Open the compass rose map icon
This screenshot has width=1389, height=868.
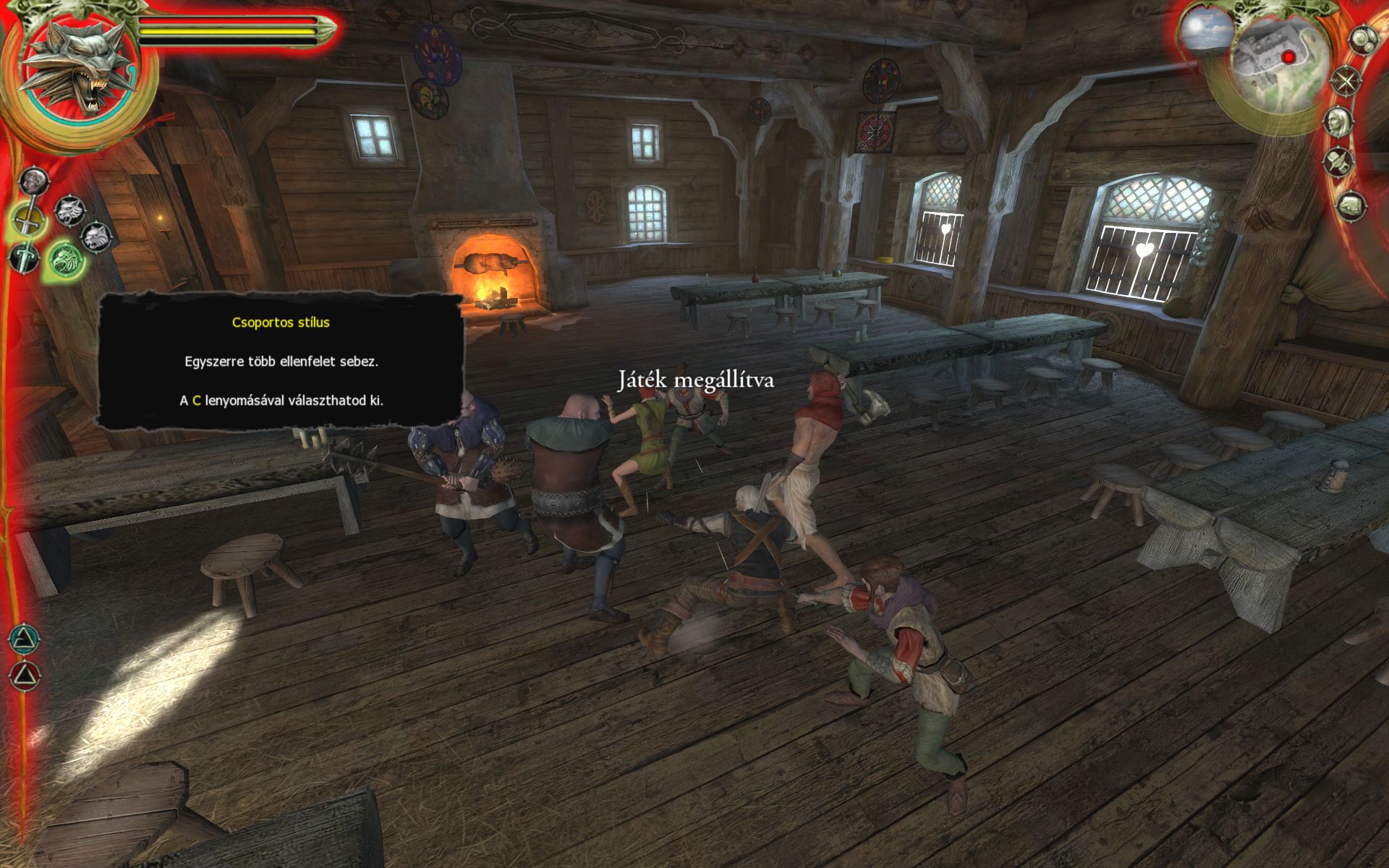point(1346,81)
